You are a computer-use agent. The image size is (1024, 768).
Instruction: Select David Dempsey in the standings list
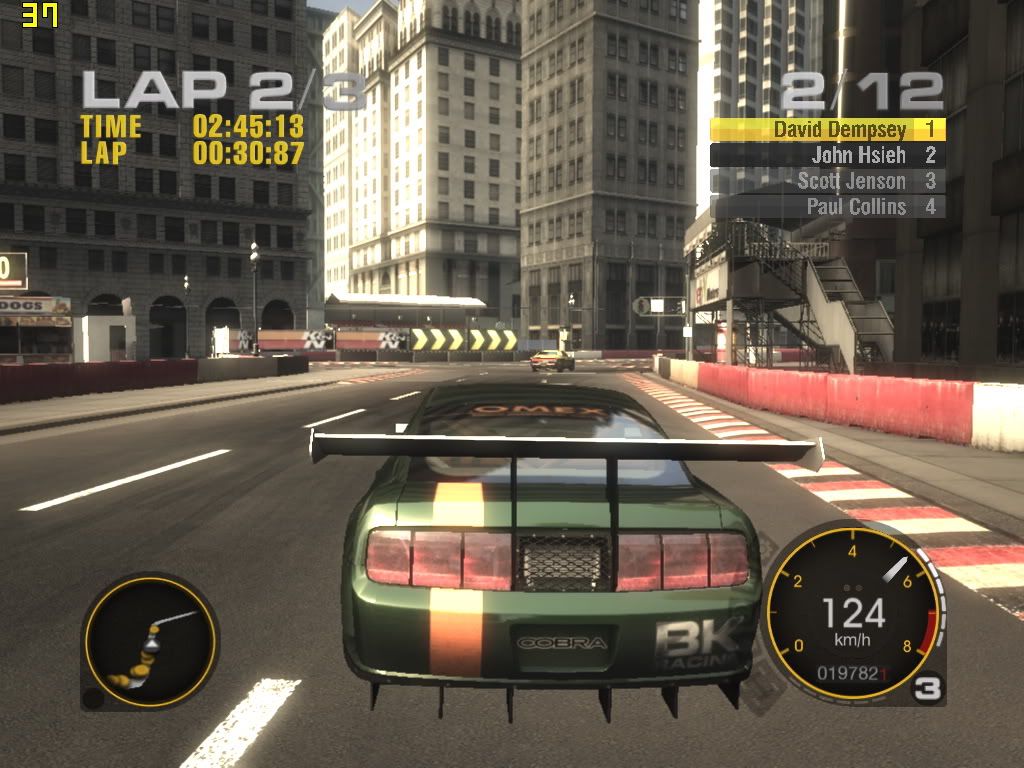click(828, 129)
